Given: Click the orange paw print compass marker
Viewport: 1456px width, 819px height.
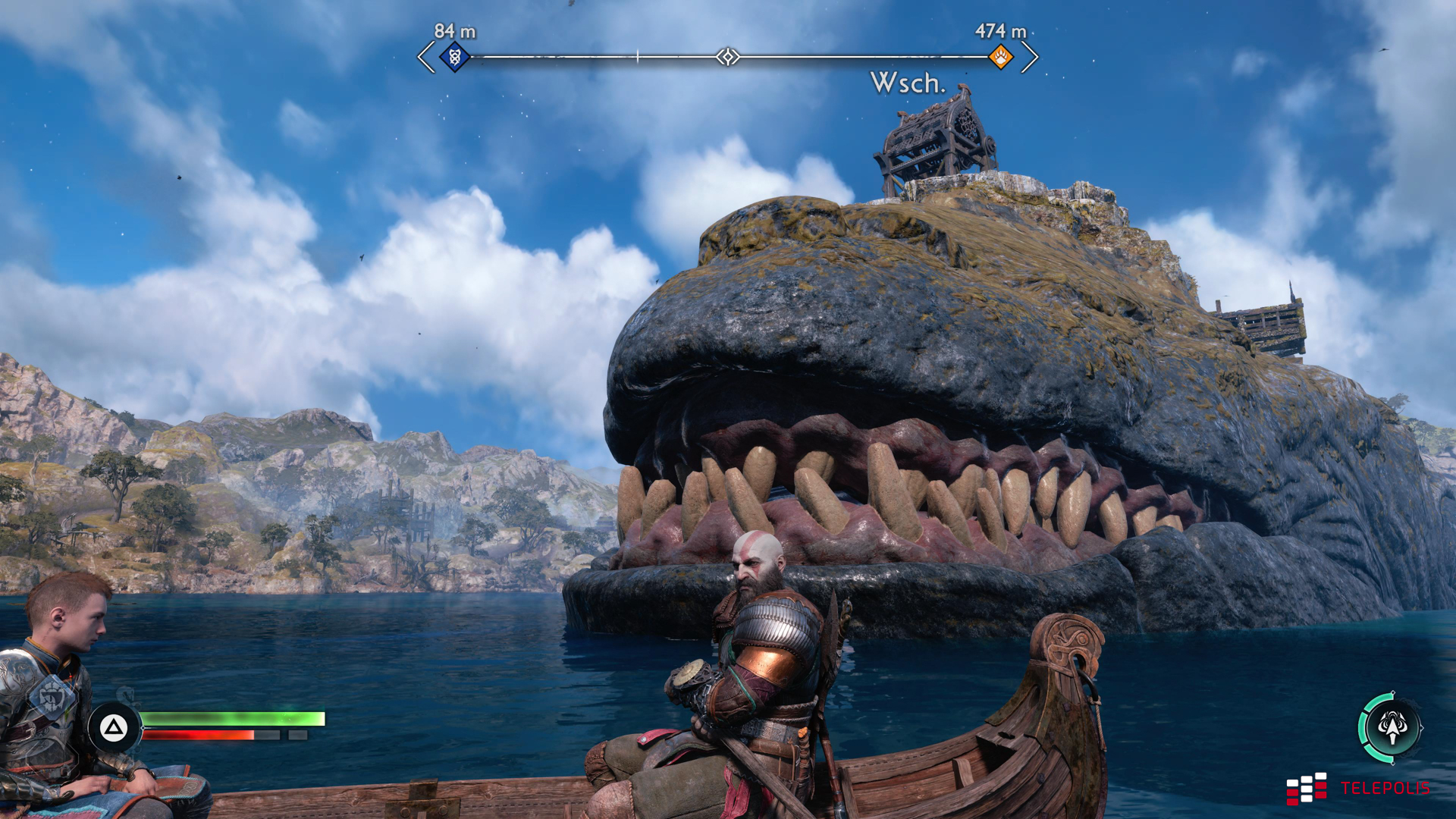Looking at the screenshot, I should (1001, 56).
